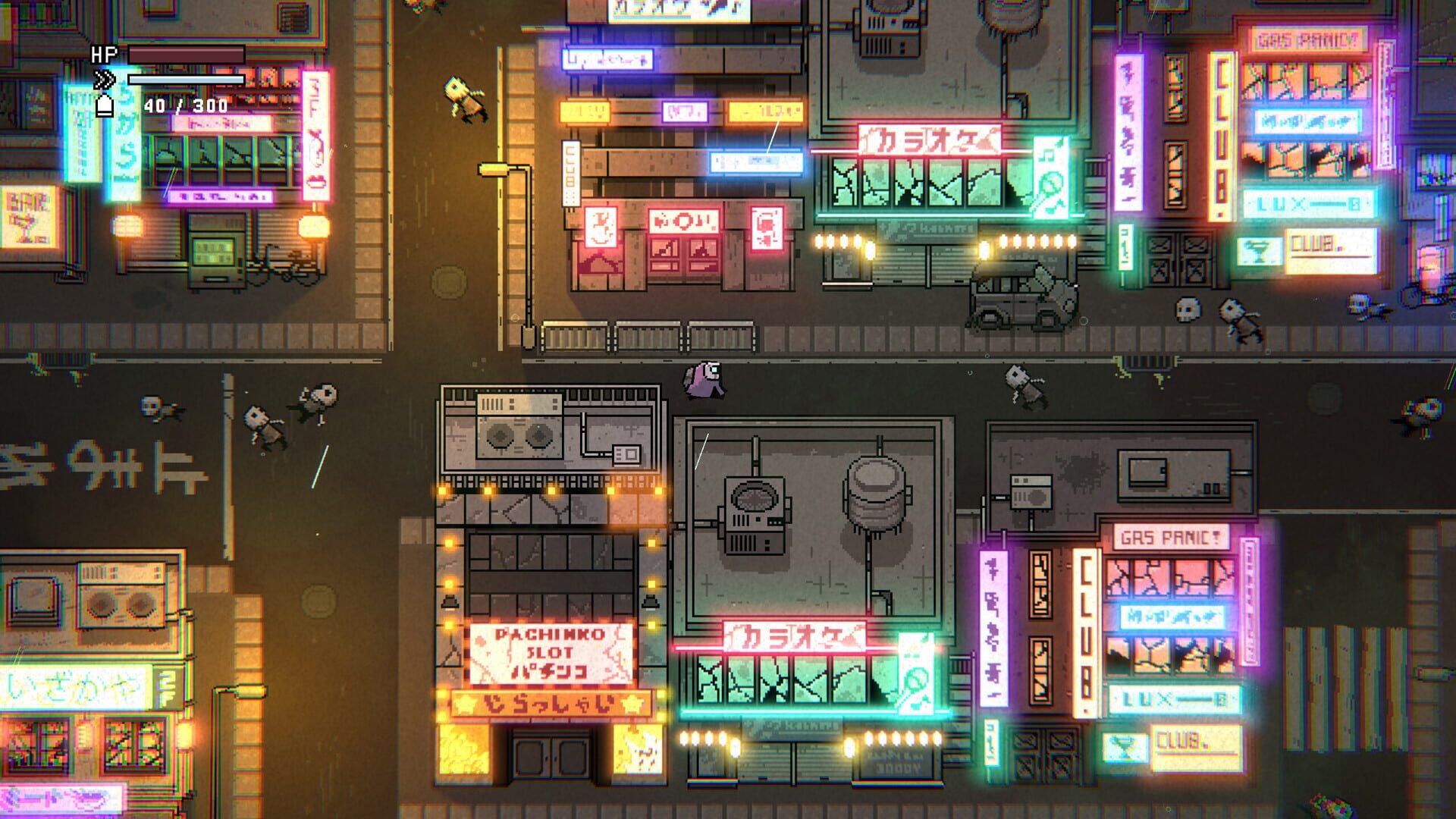Image resolution: width=1456 pixels, height=819 pixels.
Task: Toggle the rooftop siren light on the pachinko building
Action: (450, 601)
